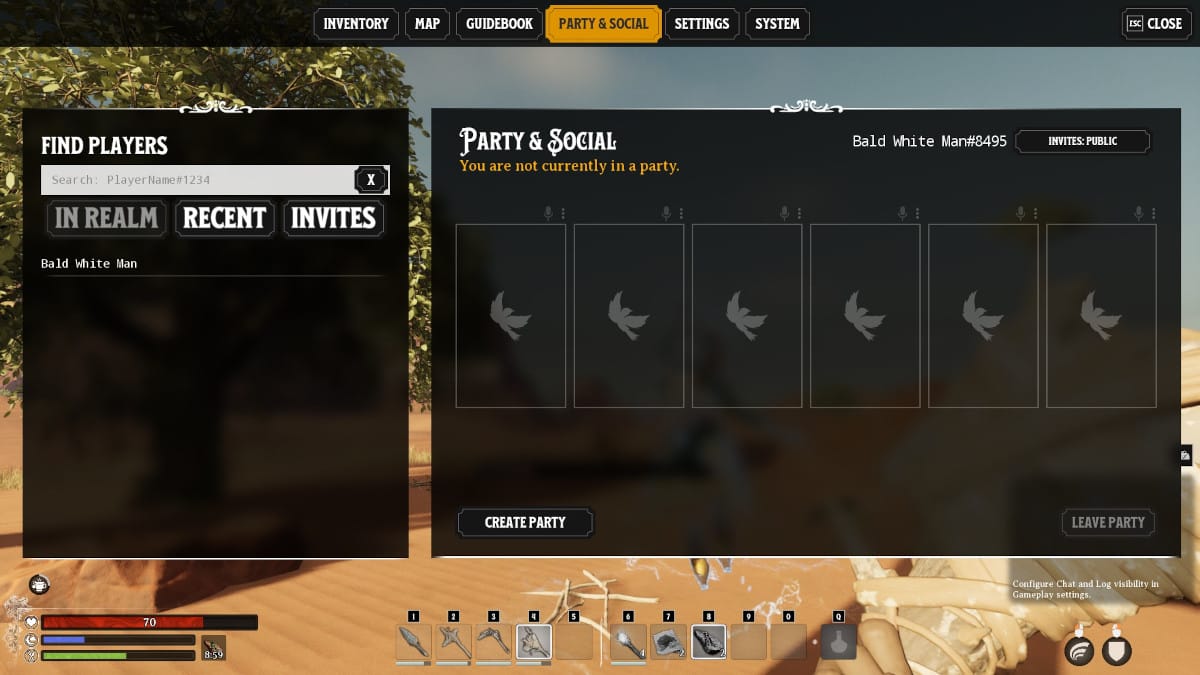
Task: Go to the Settings tab
Action: pos(701,24)
